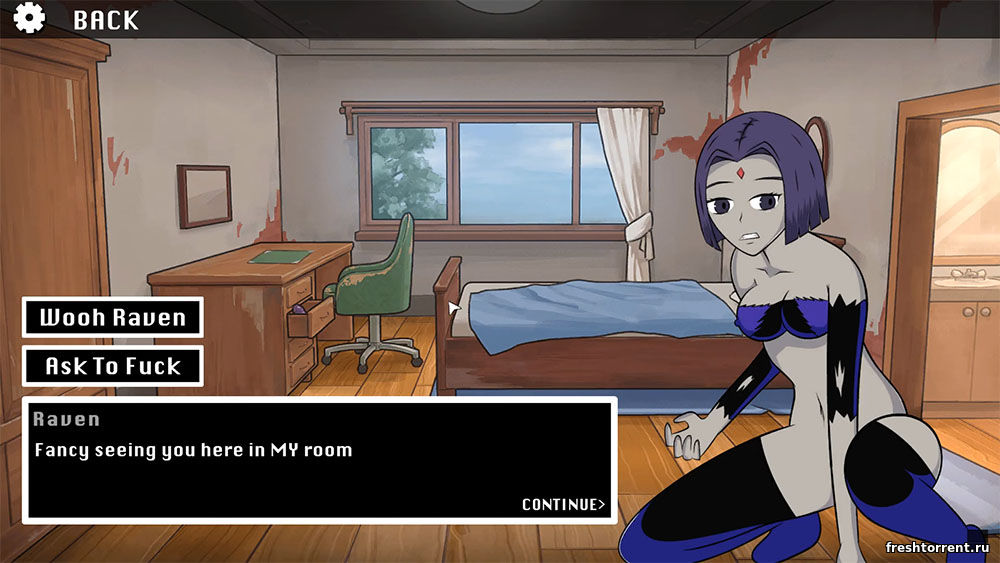Go back using the BACK button
The image size is (1000, 563).
[106, 19]
